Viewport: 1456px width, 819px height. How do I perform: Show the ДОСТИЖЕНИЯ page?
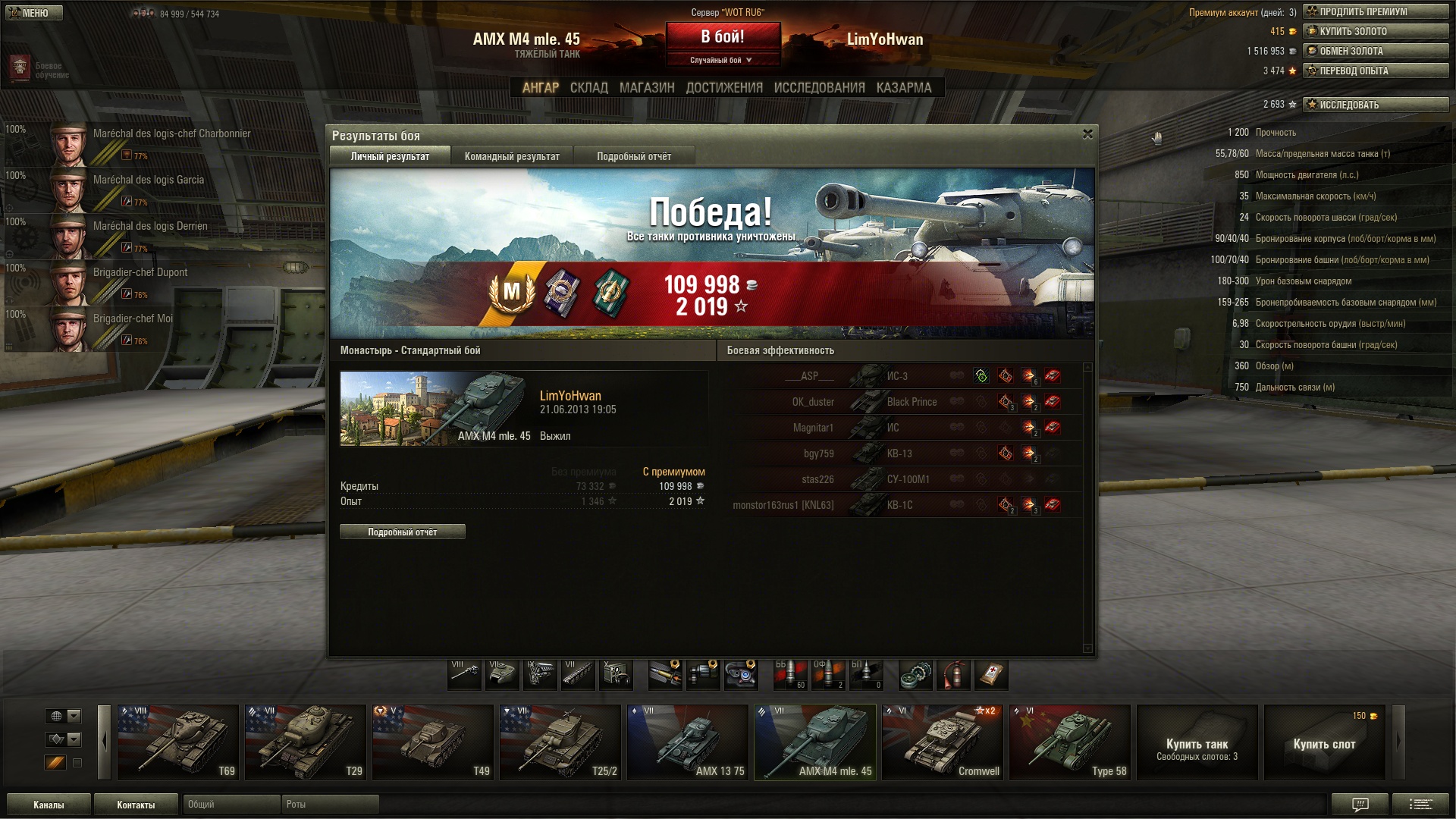pos(723,88)
